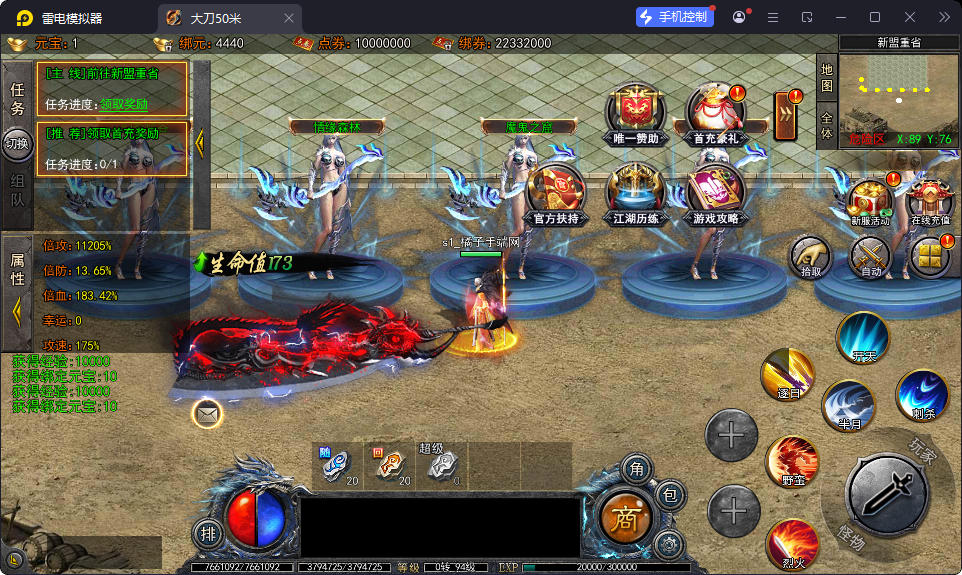This screenshot has width=962, height=575.
Task: Open the 在线充值 online recharge icon
Action: (931, 203)
